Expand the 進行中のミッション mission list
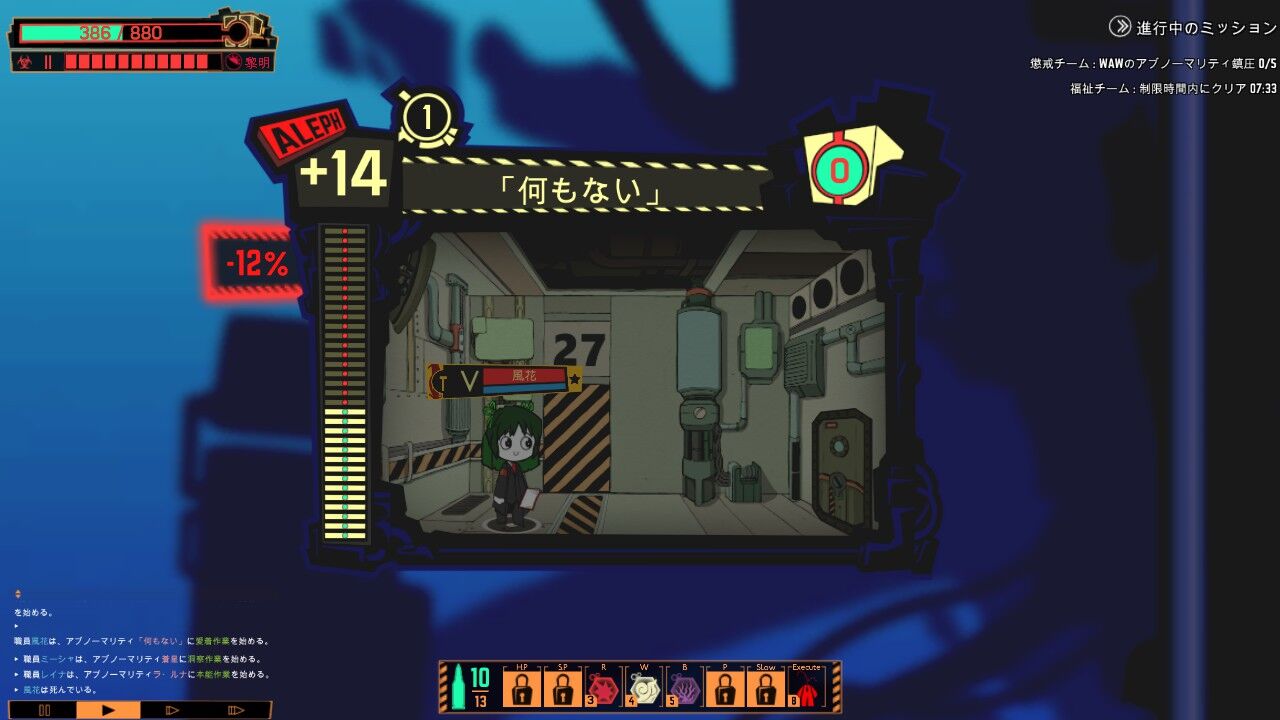 [1180, 28]
